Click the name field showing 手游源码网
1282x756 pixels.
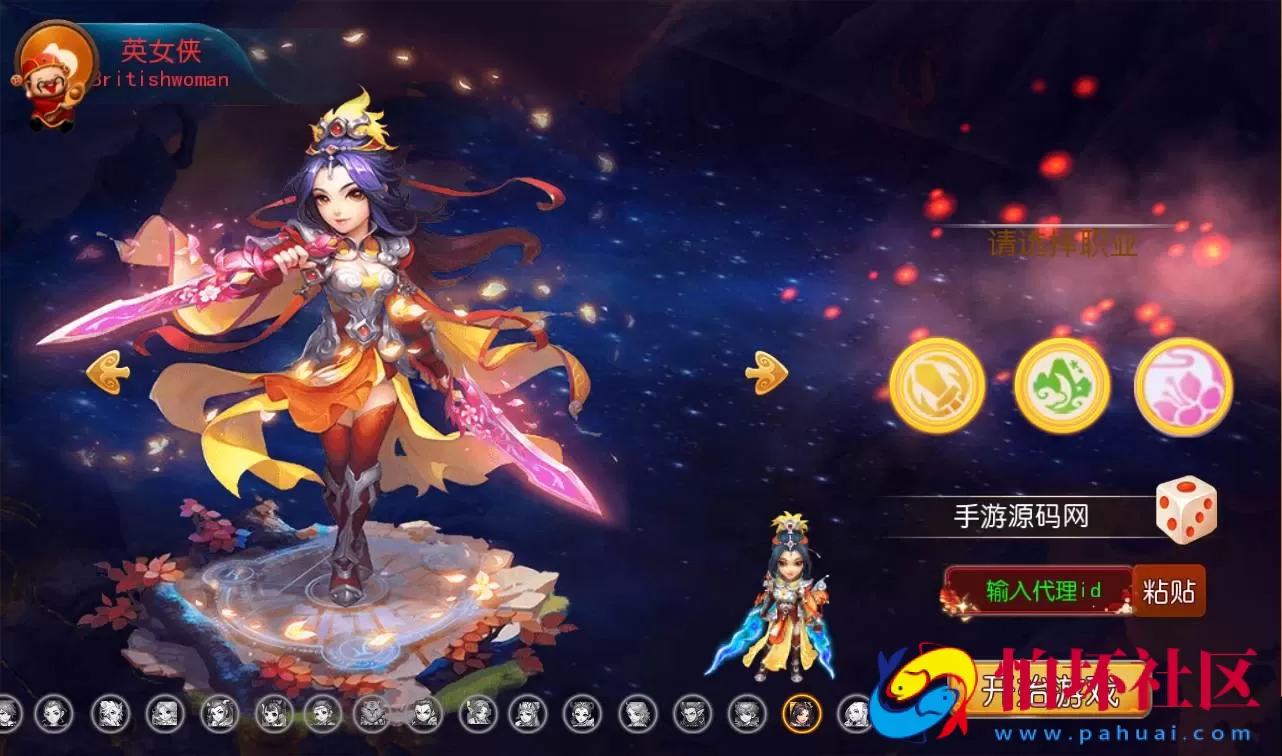pyautogui.click(x=1020, y=513)
